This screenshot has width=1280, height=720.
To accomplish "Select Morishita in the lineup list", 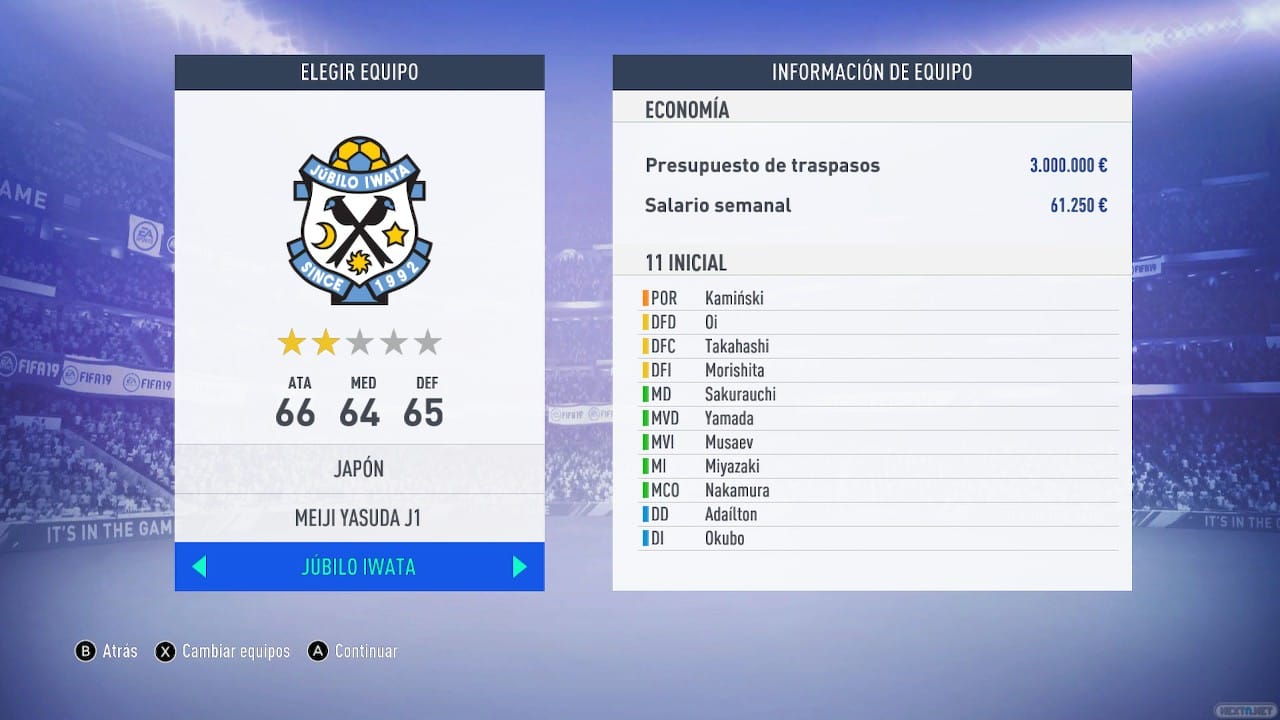I will 734,370.
